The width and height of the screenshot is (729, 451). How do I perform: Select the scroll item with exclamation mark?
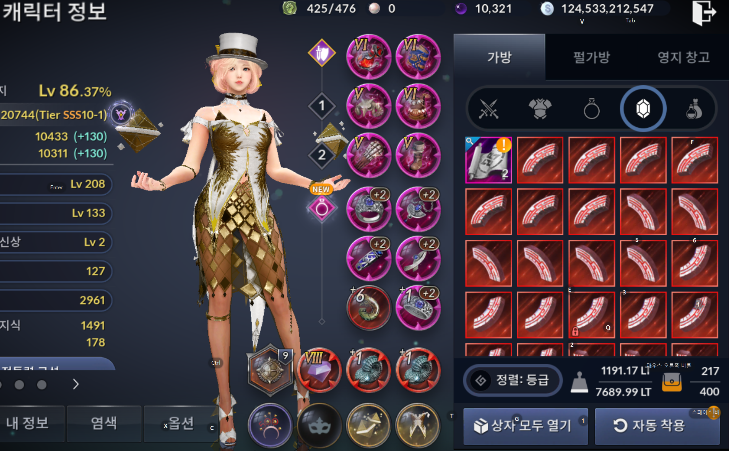(489, 160)
